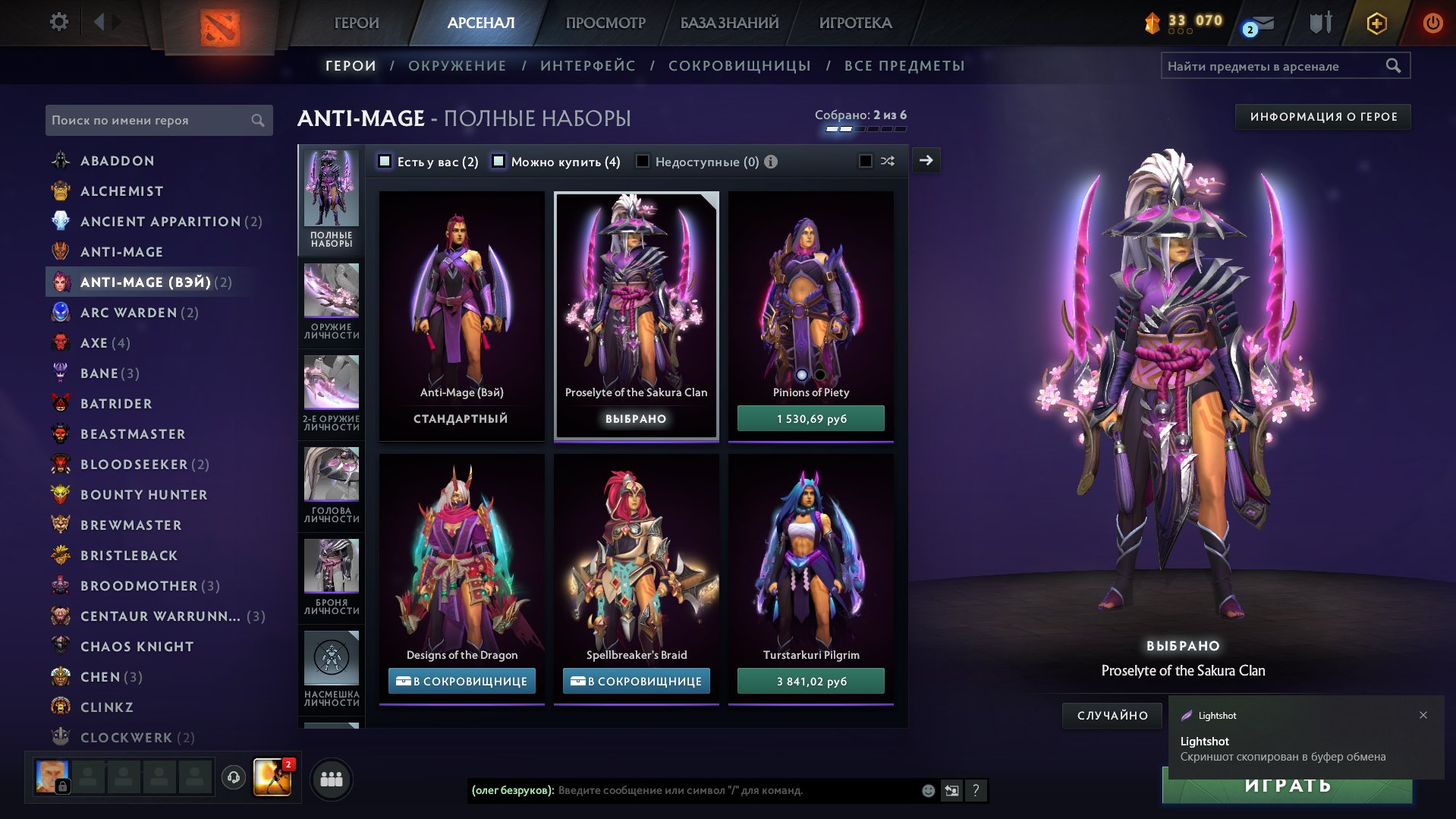Select Bounty Hunter in the hero list
This screenshot has height=819, width=1456.
(x=143, y=495)
